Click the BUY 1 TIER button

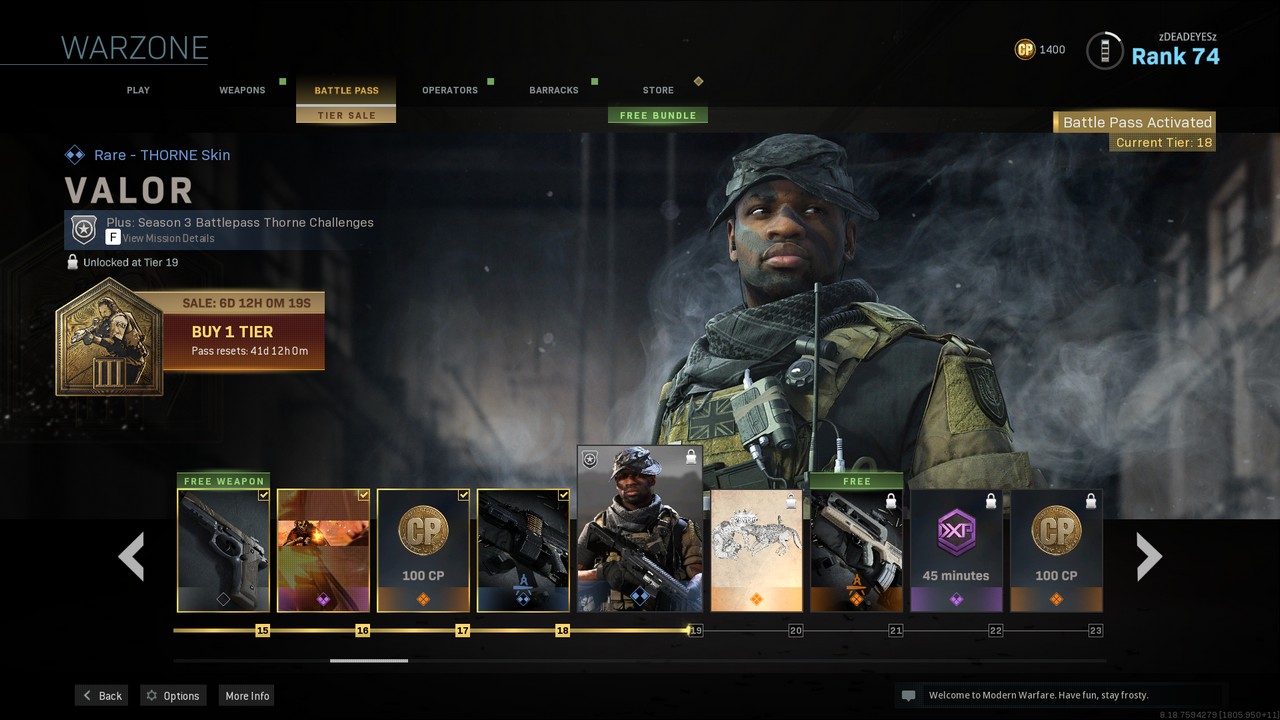232,332
